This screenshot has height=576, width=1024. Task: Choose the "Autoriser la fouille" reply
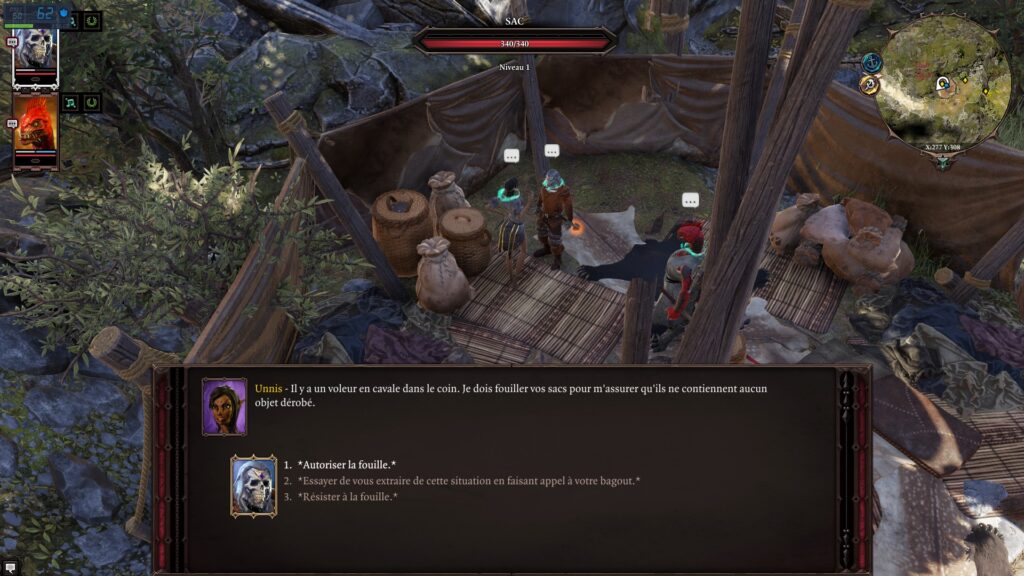347,464
